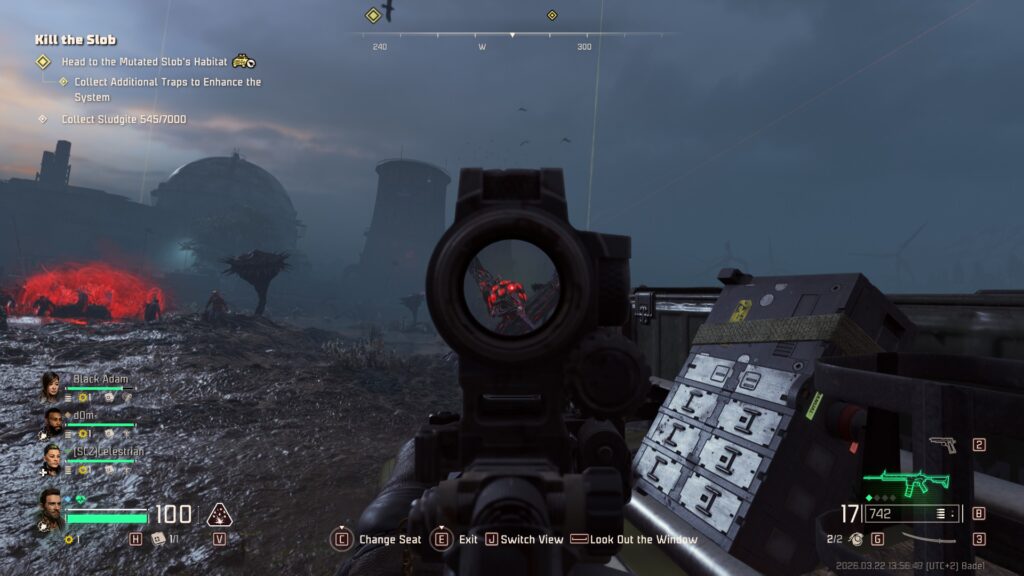Equip the katana melee weapon
This screenshot has height=576, width=1024.
pyautogui.click(x=927, y=539)
